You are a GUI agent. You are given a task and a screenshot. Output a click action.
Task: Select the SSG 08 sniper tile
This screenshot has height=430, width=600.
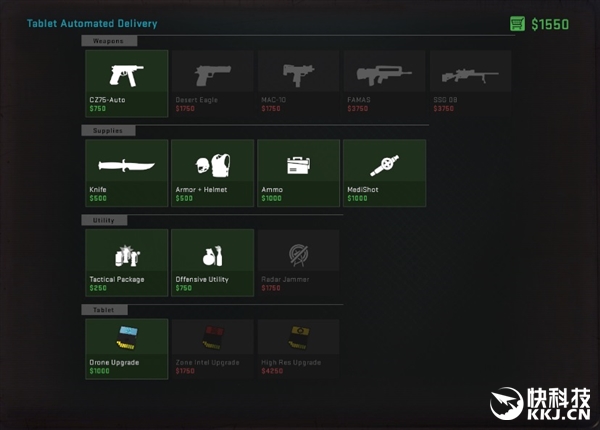tap(470, 82)
